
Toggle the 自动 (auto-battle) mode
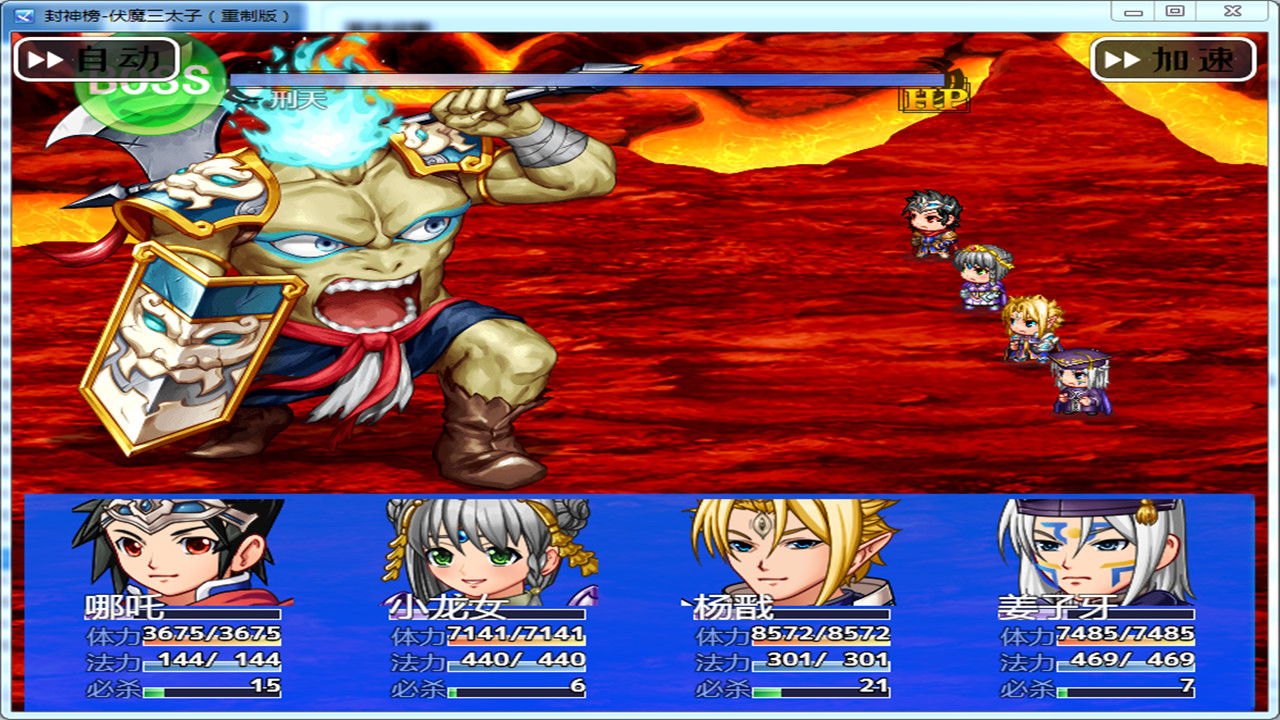(95, 58)
